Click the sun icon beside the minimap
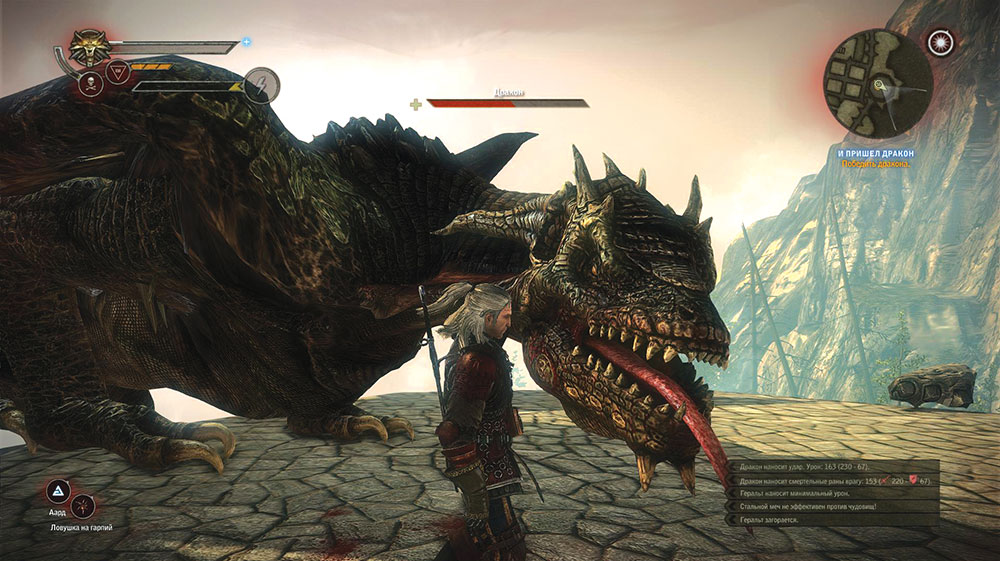The image size is (1000, 561). pos(941,41)
